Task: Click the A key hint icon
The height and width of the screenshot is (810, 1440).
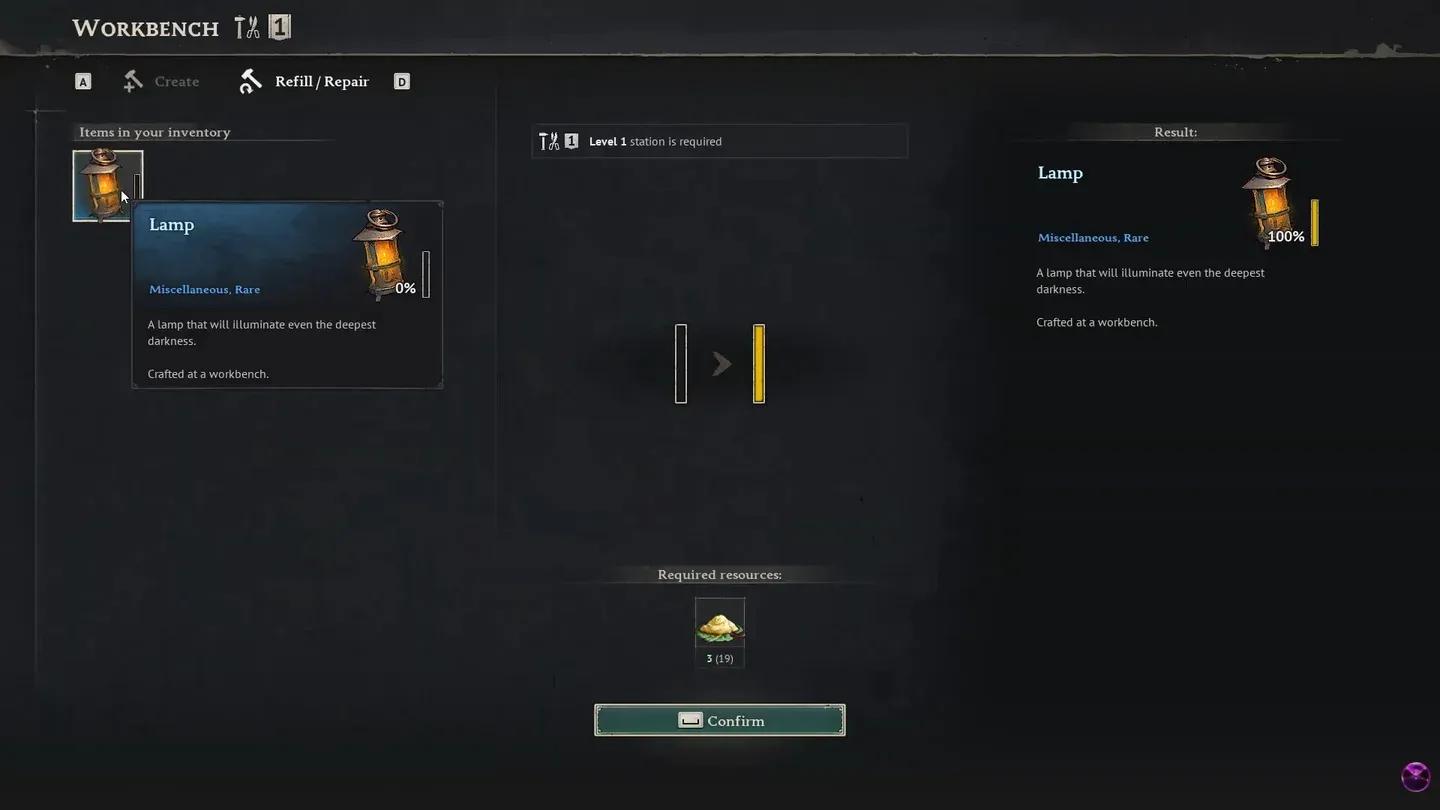Action: point(83,80)
